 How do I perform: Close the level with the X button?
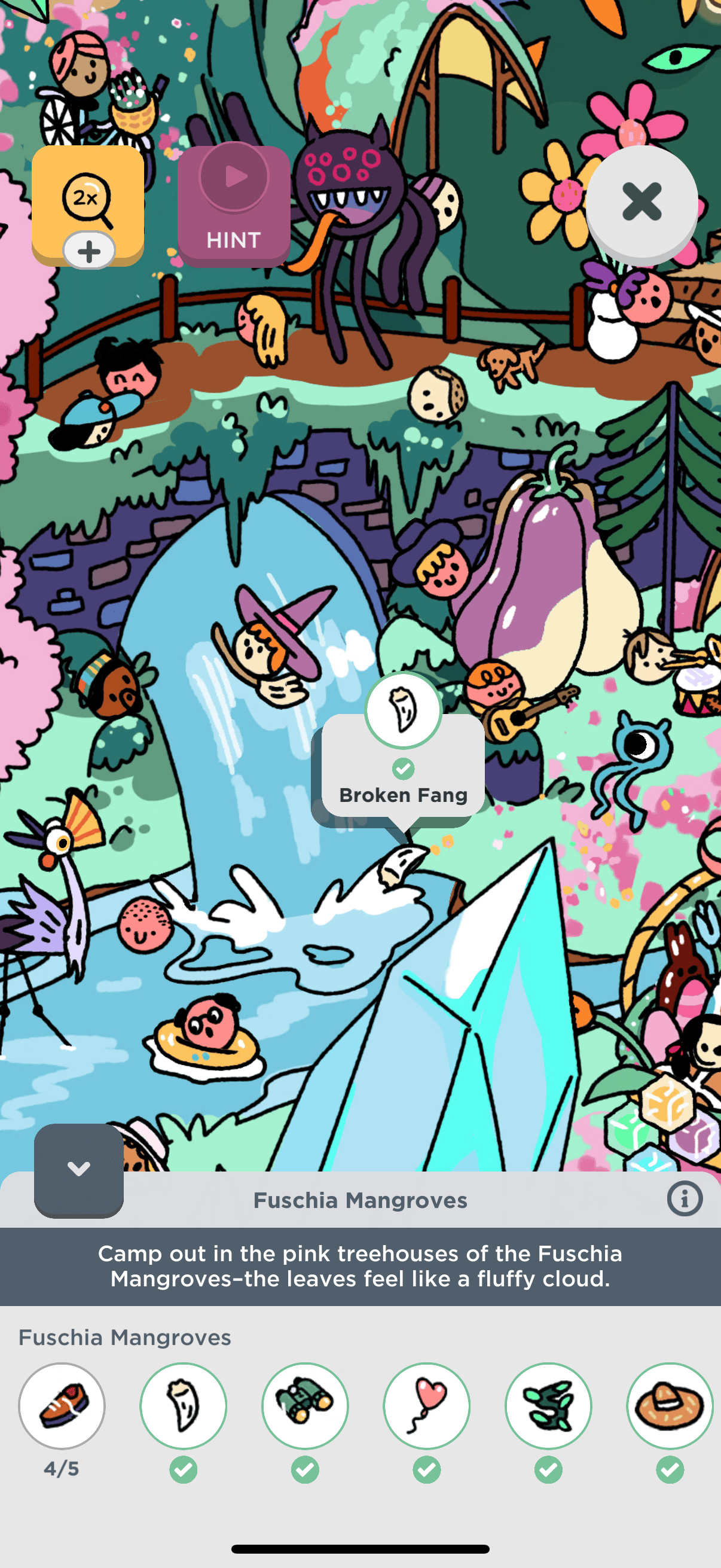(x=641, y=202)
